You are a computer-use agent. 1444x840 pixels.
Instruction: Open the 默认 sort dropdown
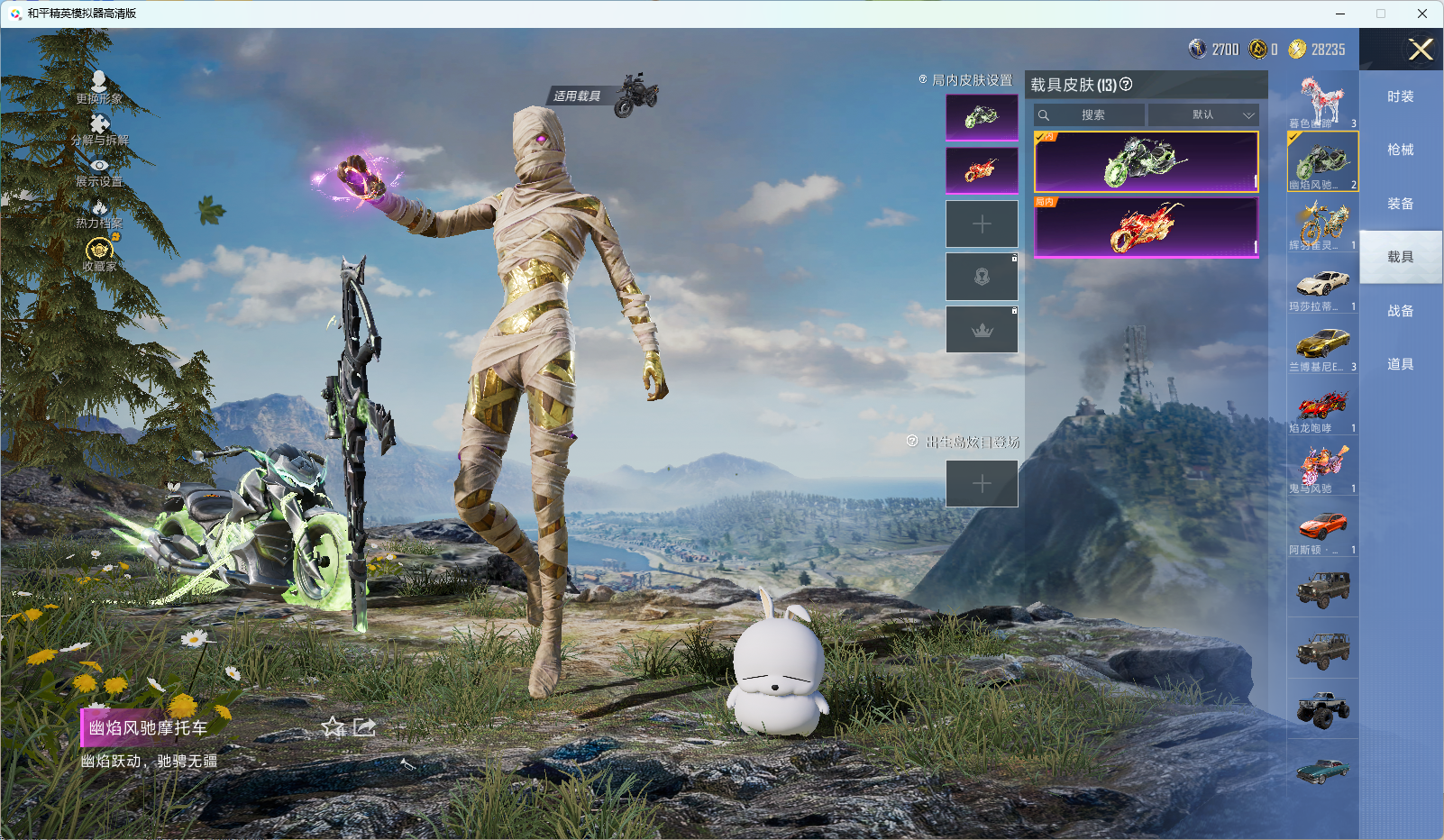(1203, 115)
